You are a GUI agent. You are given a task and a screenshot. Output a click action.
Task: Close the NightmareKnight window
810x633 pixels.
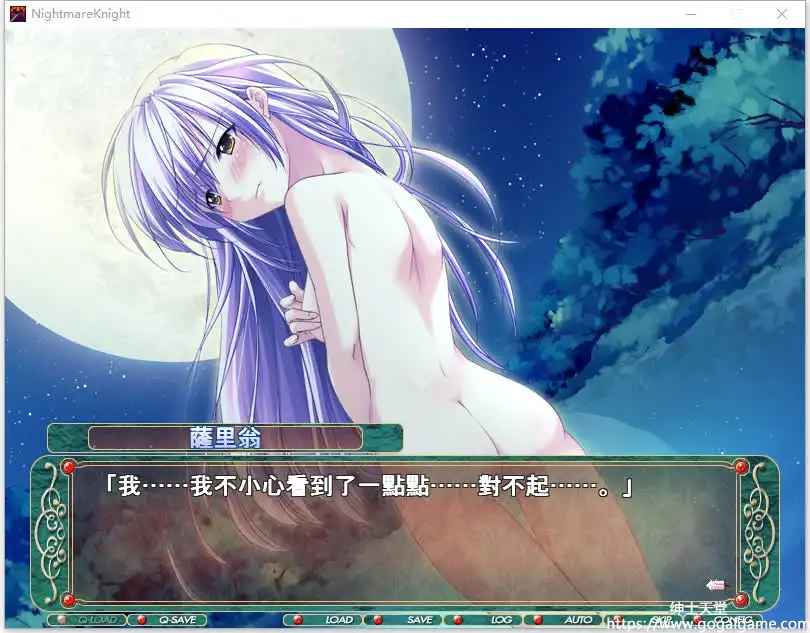(782, 14)
